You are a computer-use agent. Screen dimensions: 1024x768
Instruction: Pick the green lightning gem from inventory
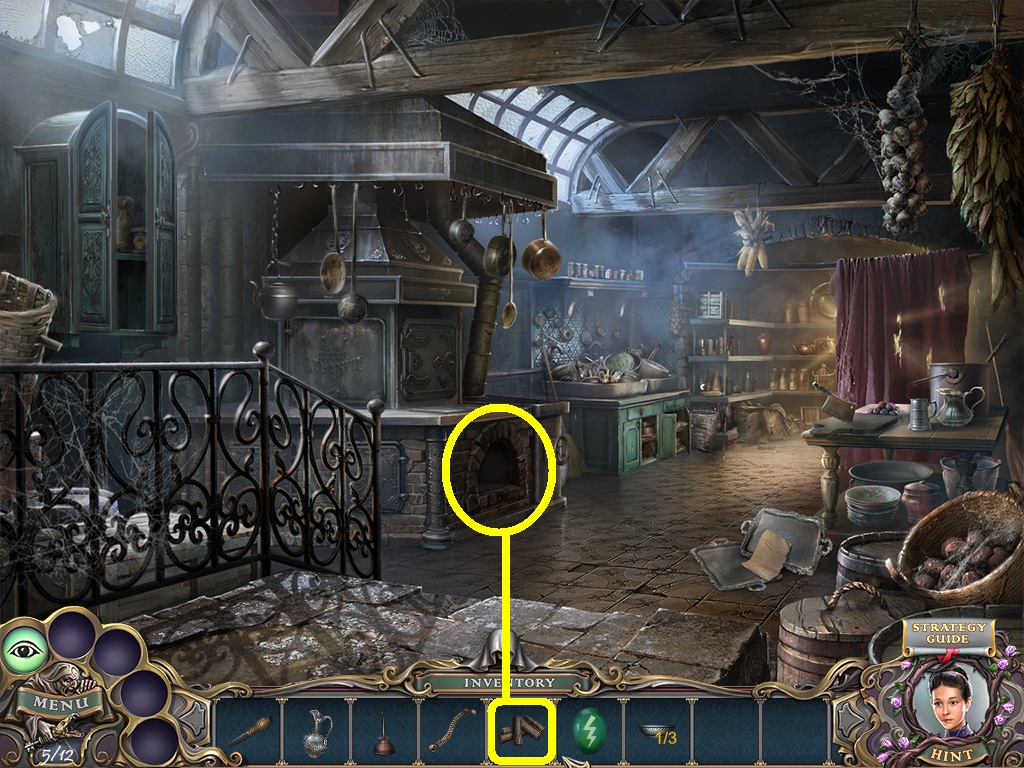(x=590, y=732)
